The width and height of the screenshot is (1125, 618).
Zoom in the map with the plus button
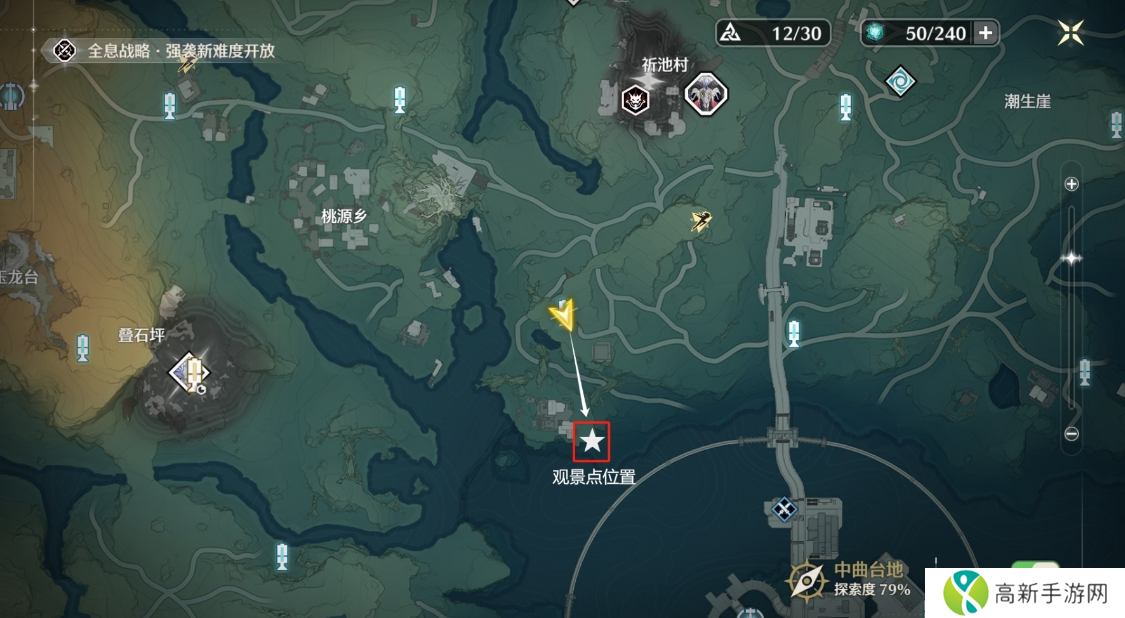point(1071,184)
